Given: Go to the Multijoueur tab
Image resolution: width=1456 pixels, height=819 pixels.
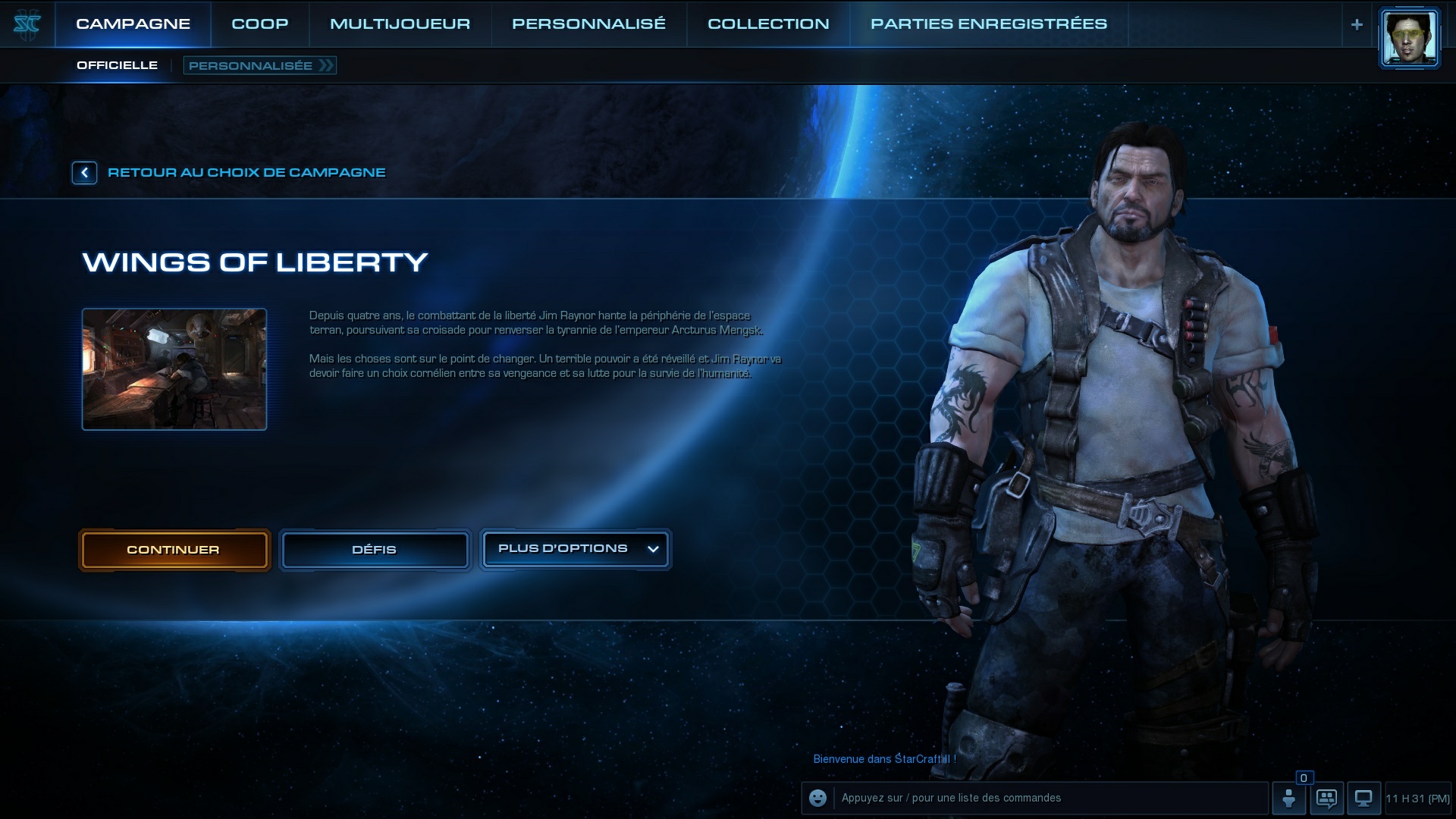Looking at the screenshot, I should (400, 24).
